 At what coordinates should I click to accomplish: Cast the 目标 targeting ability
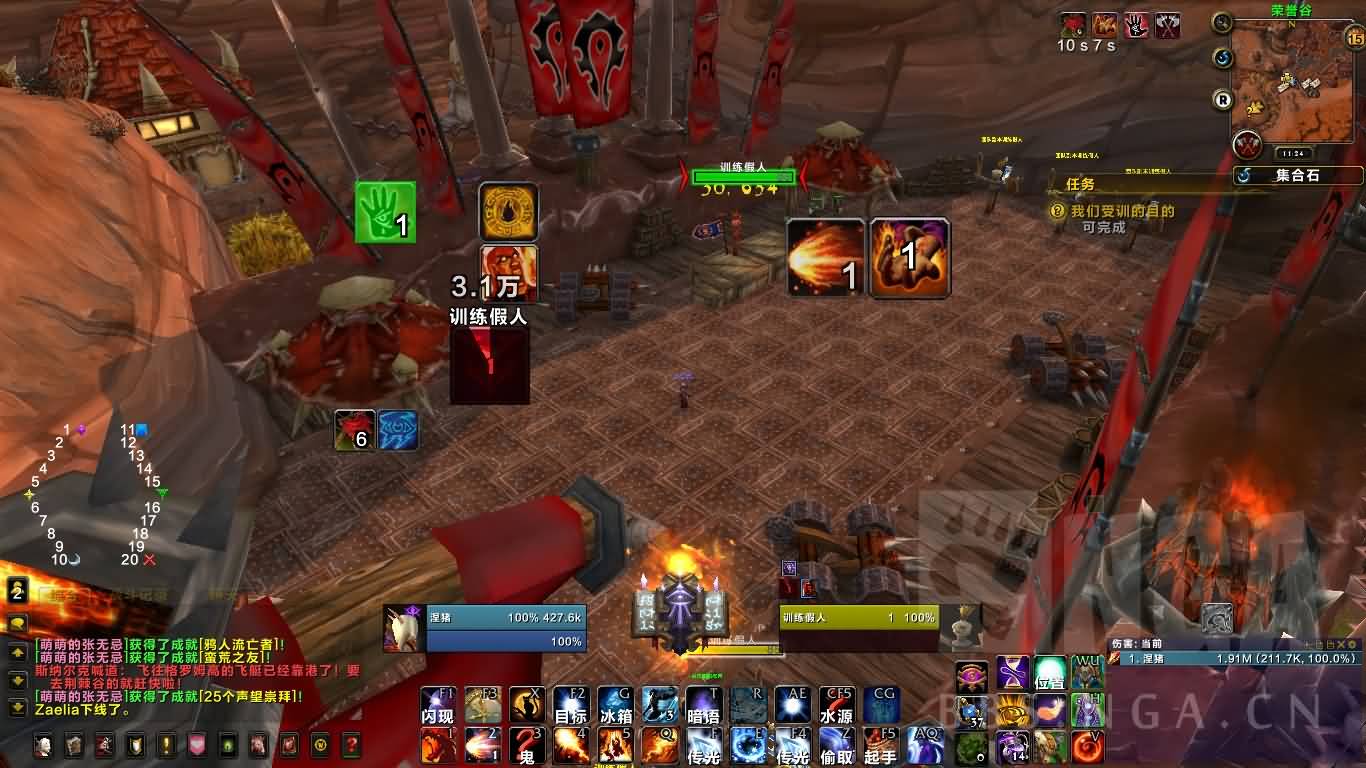(571, 704)
